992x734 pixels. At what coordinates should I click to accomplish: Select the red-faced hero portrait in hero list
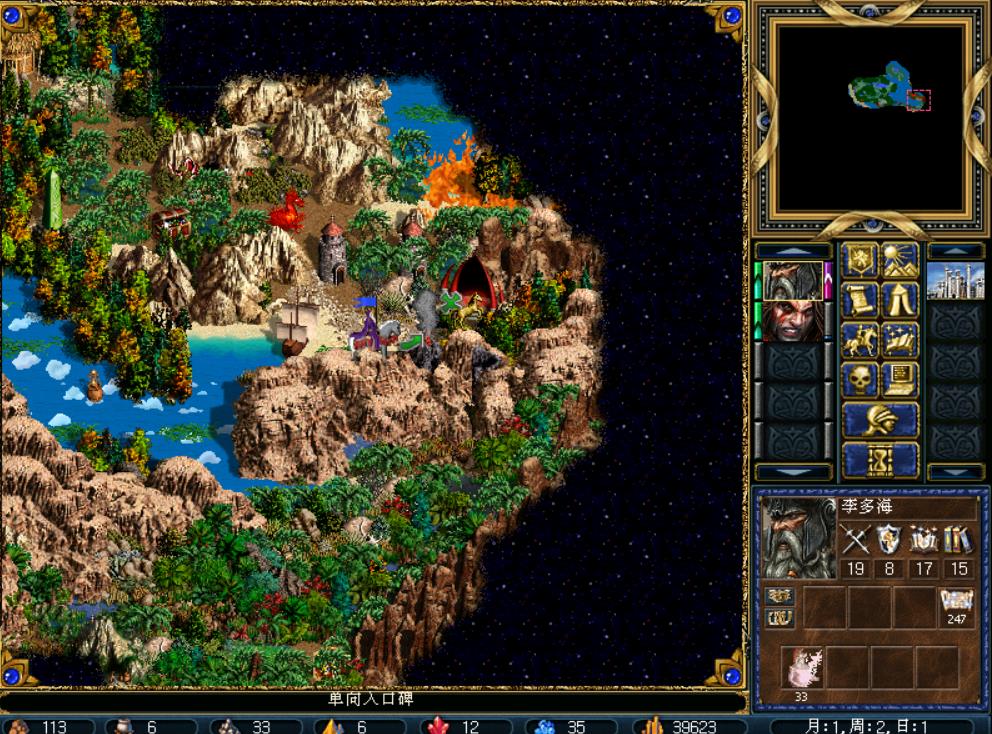click(794, 321)
